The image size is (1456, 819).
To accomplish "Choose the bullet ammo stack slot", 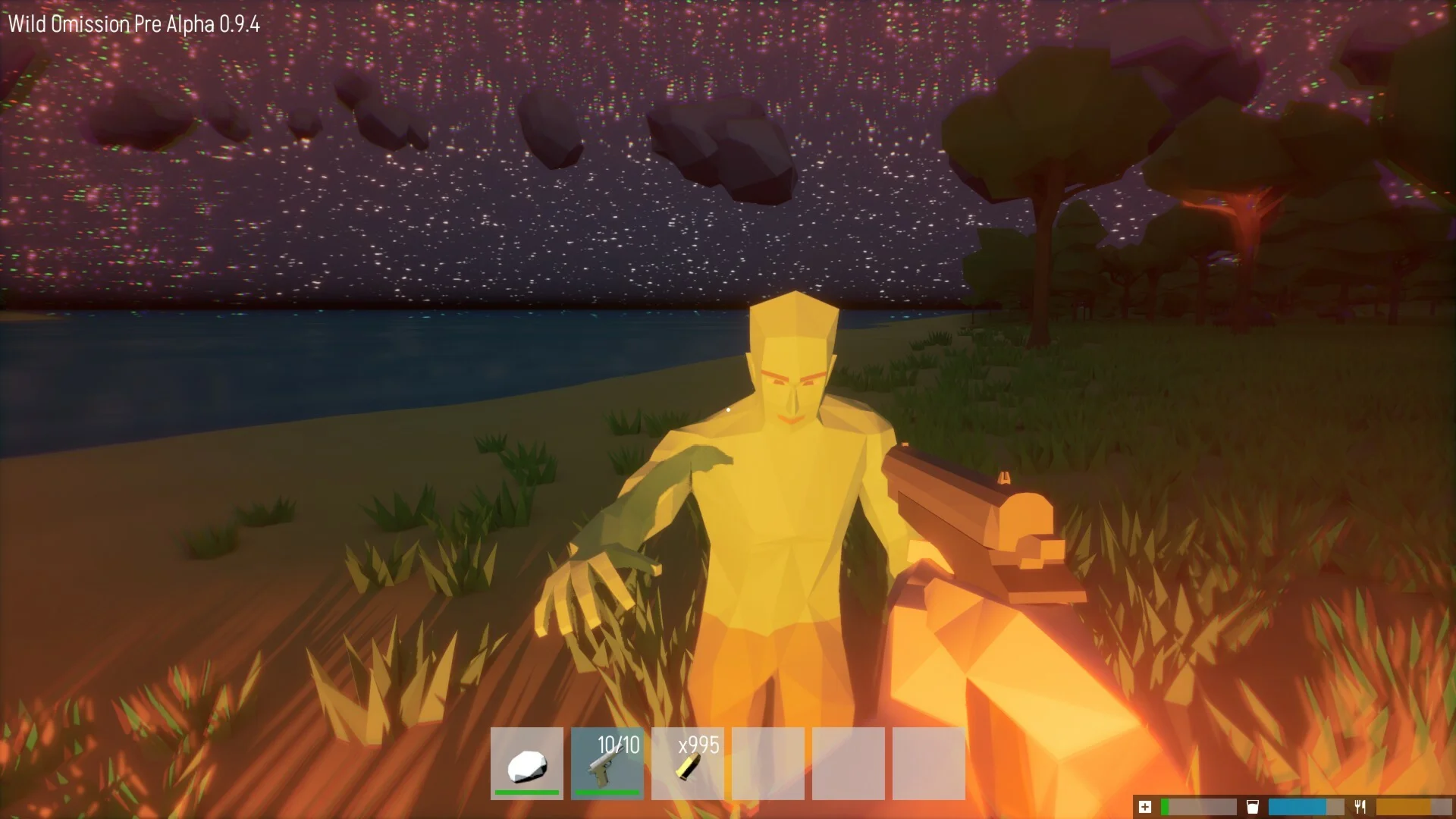I will tap(688, 763).
